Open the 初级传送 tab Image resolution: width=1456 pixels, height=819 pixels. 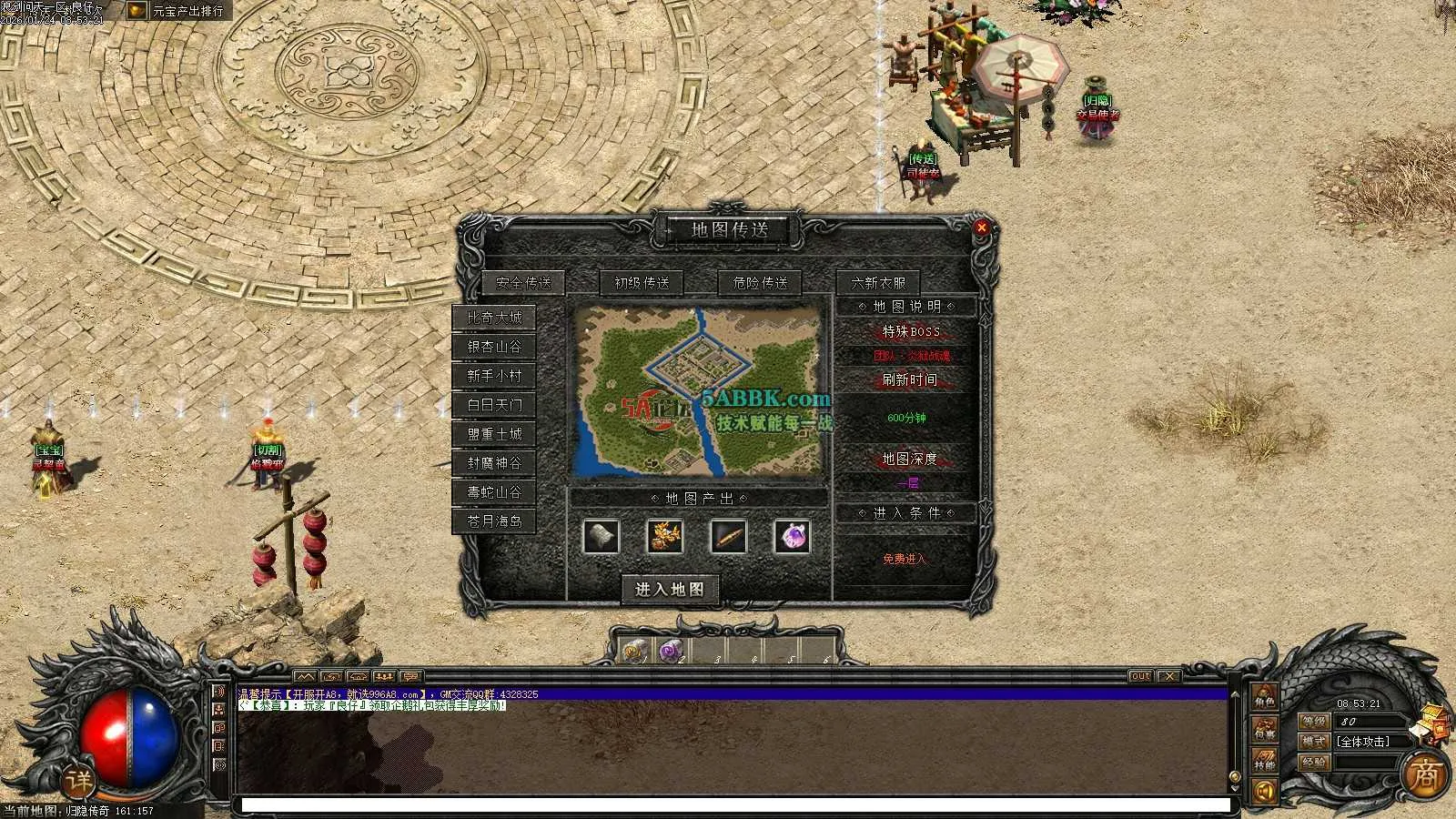pyautogui.click(x=642, y=283)
